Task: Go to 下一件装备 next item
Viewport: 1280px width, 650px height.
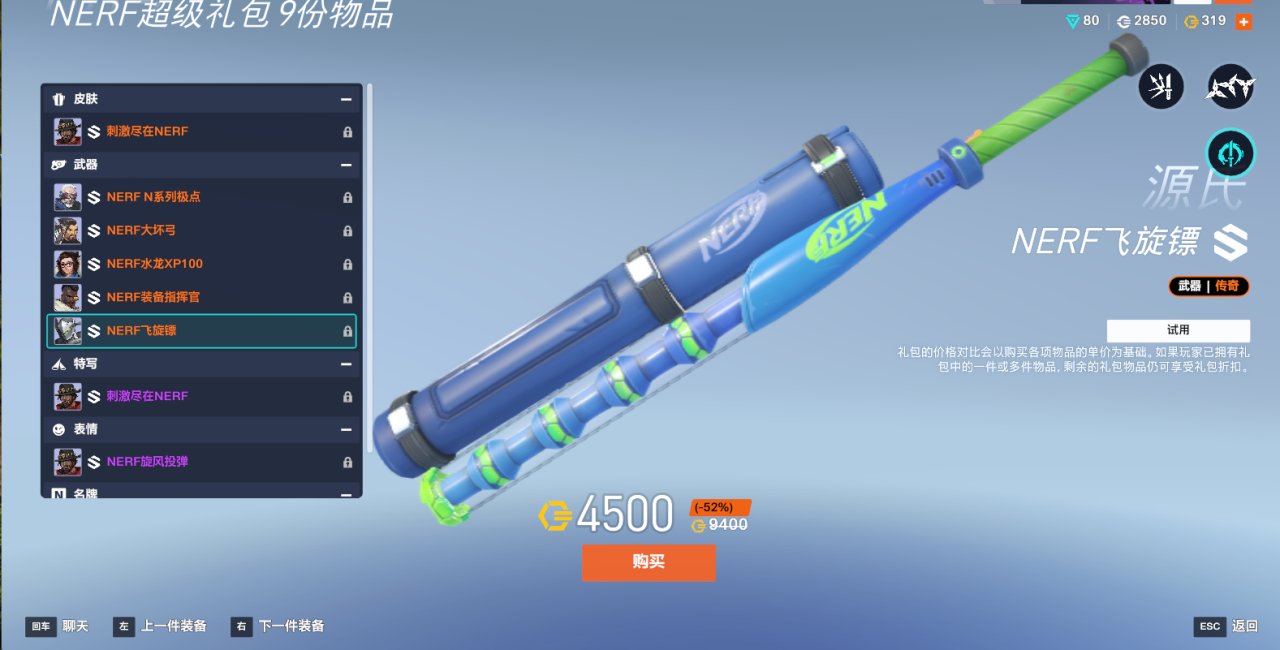Action: pos(278,627)
